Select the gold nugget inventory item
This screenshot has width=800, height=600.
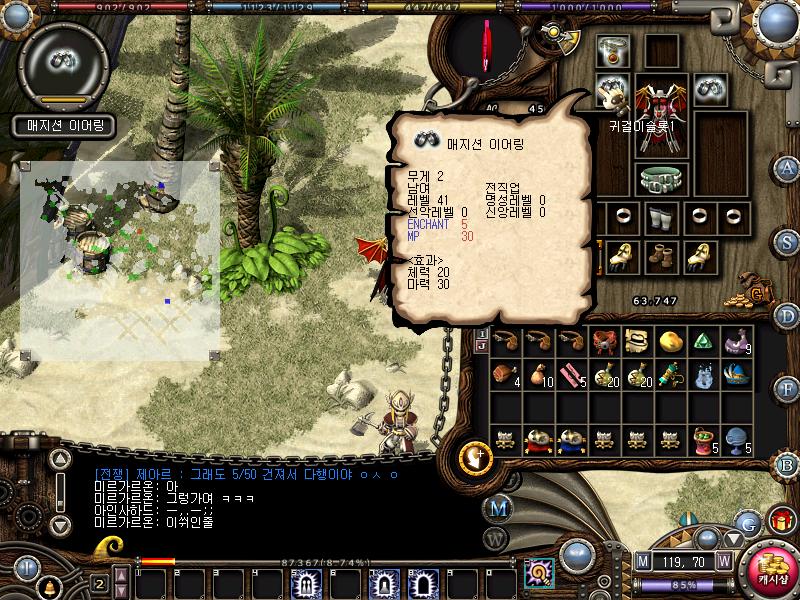(670, 341)
